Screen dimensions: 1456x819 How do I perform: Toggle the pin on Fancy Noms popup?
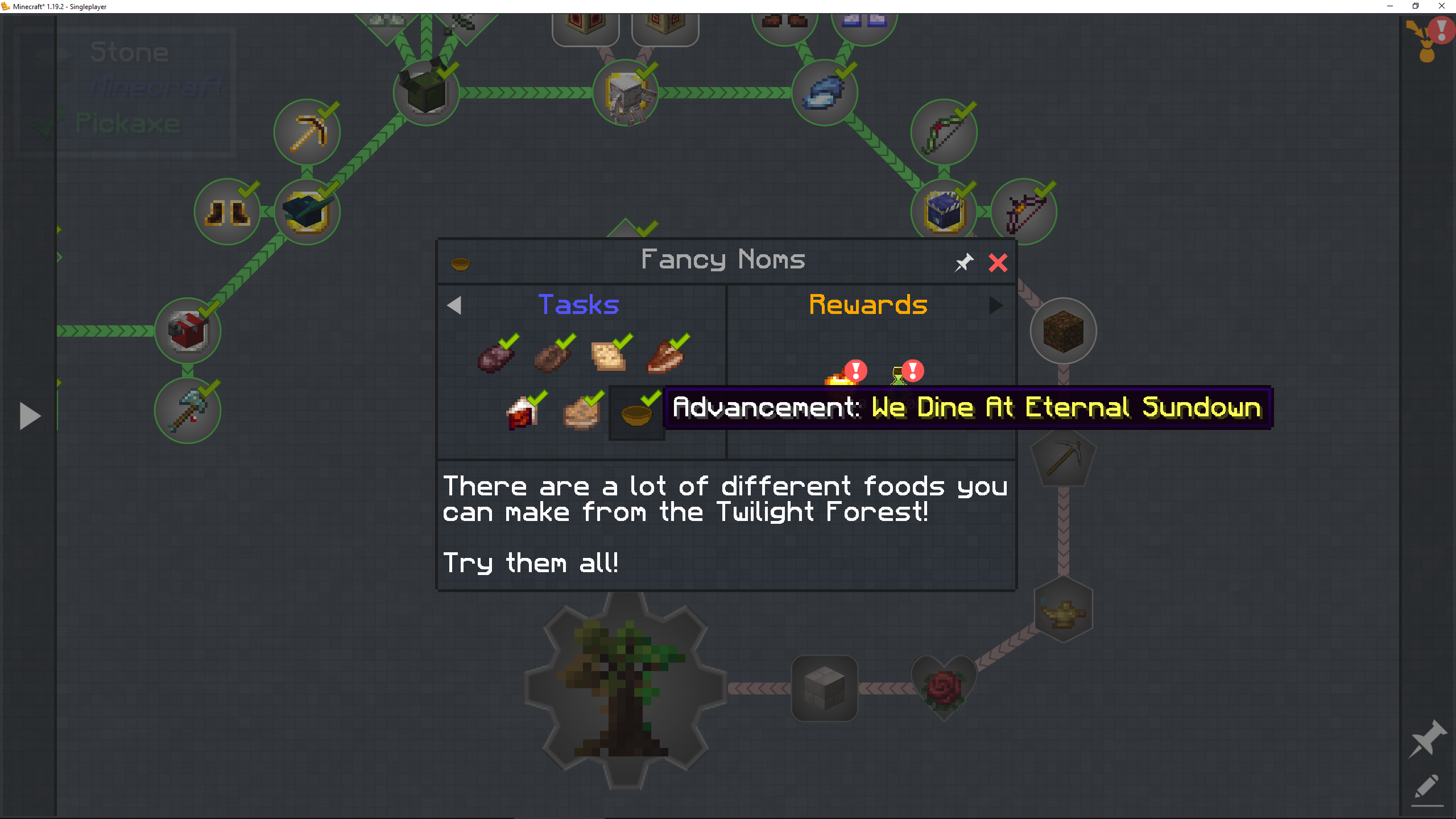point(963,262)
